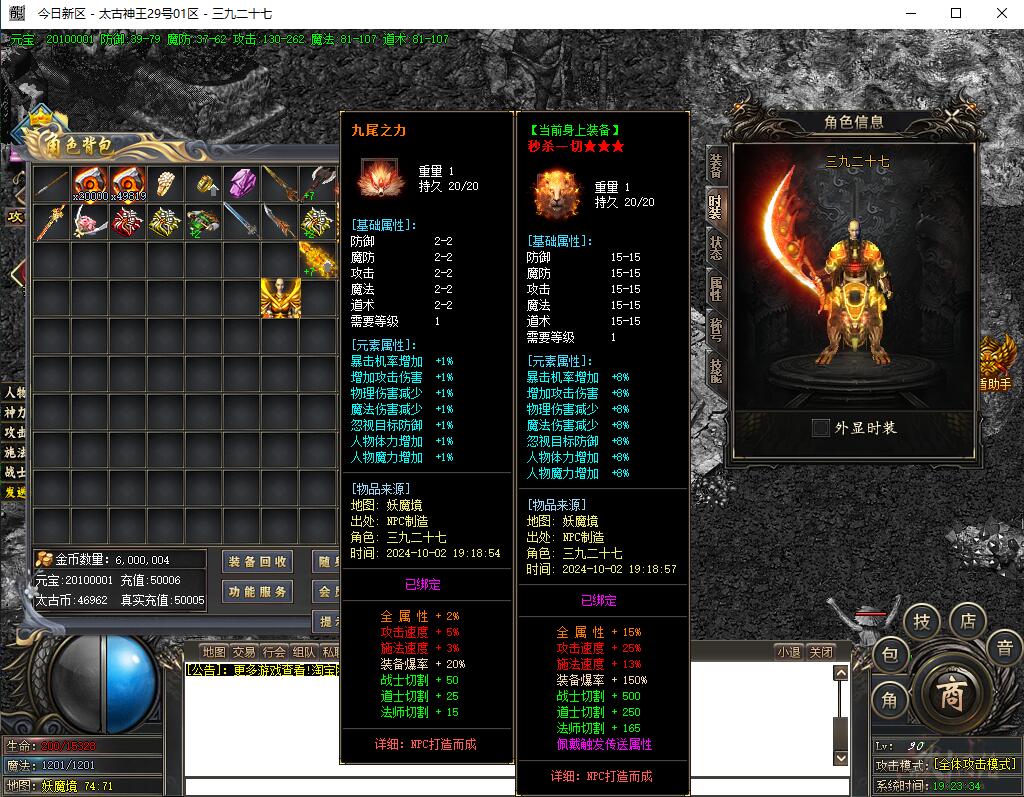Open the 功能服务 function services button

(258, 592)
